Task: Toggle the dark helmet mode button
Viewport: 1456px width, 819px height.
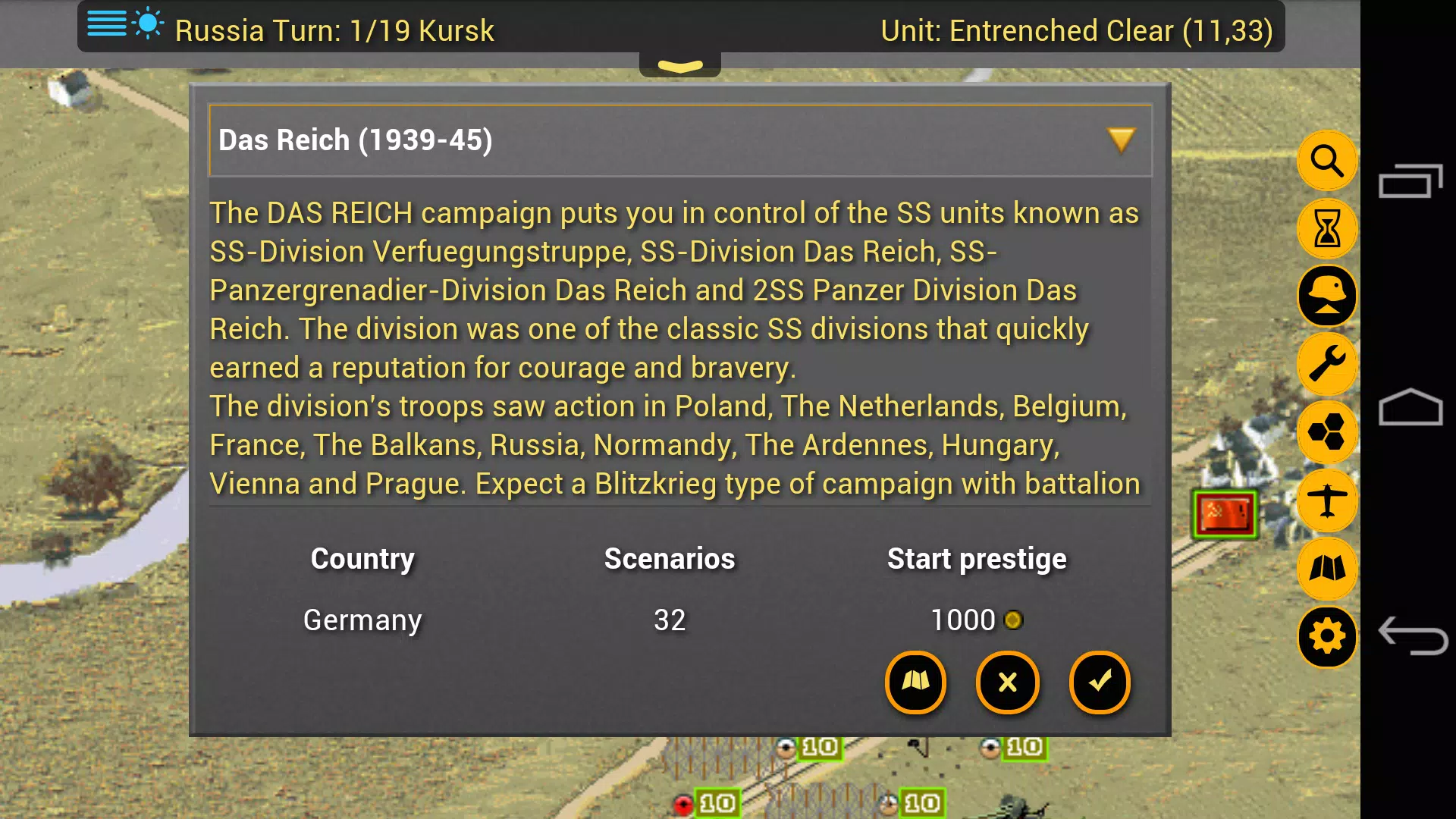Action: pos(1326,297)
